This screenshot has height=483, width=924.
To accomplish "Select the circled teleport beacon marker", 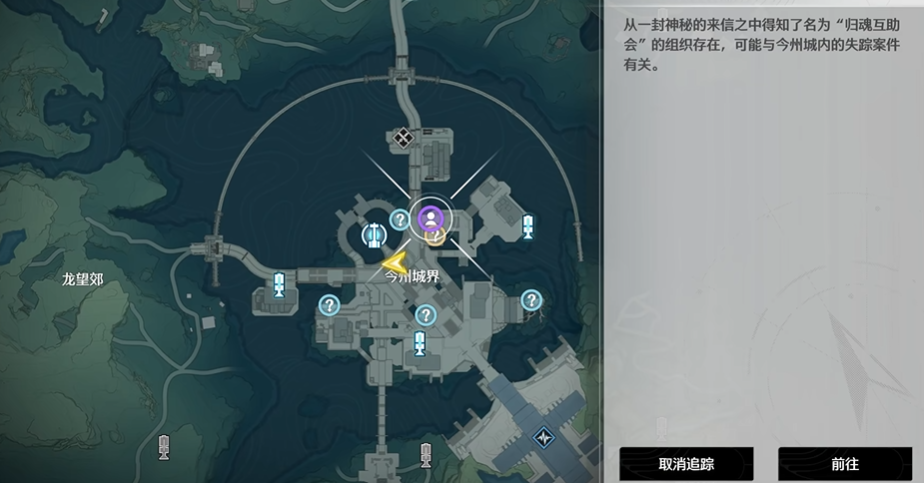I will tap(374, 235).
